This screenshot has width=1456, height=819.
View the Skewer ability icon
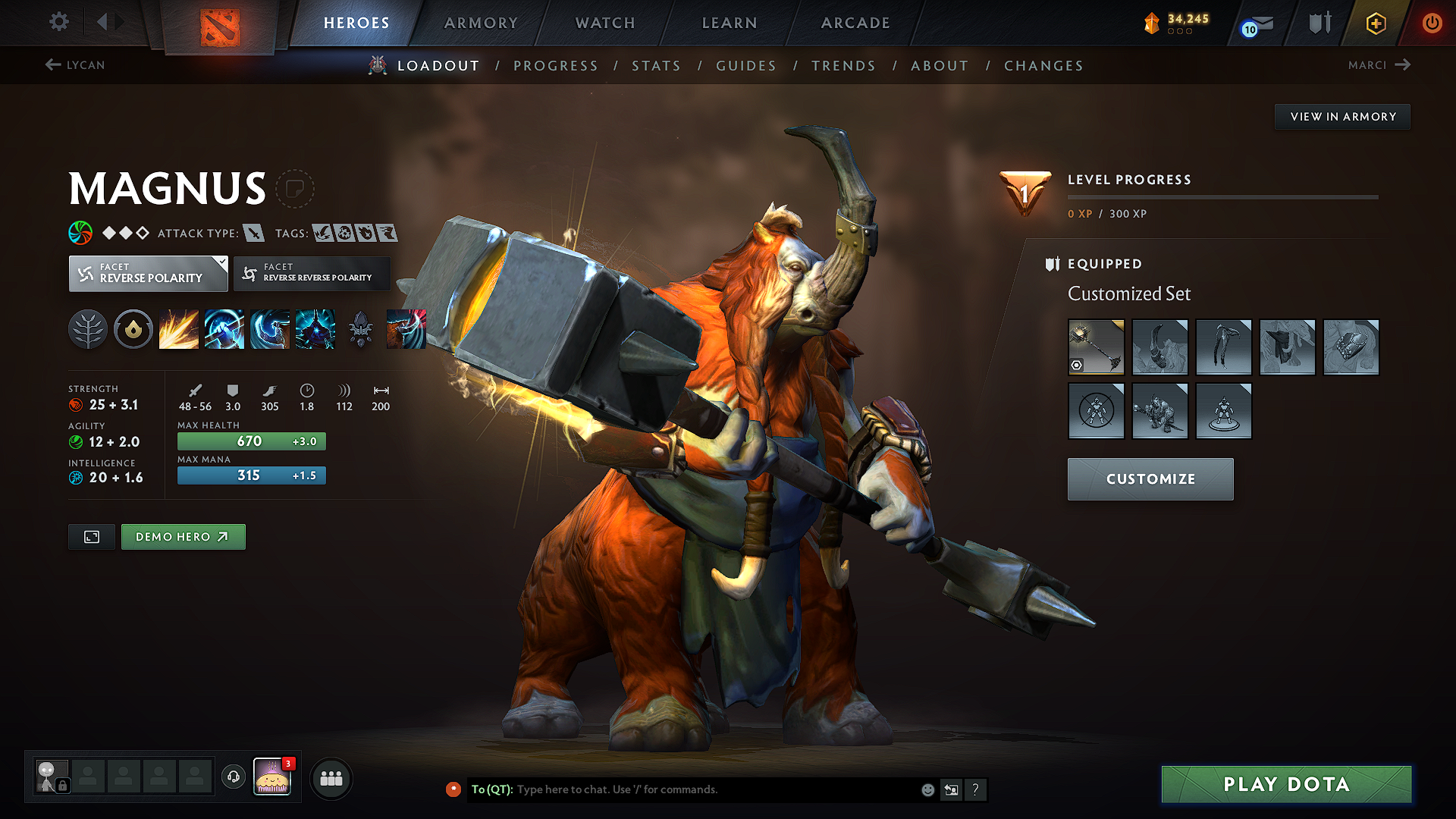[x=270, y=328]
